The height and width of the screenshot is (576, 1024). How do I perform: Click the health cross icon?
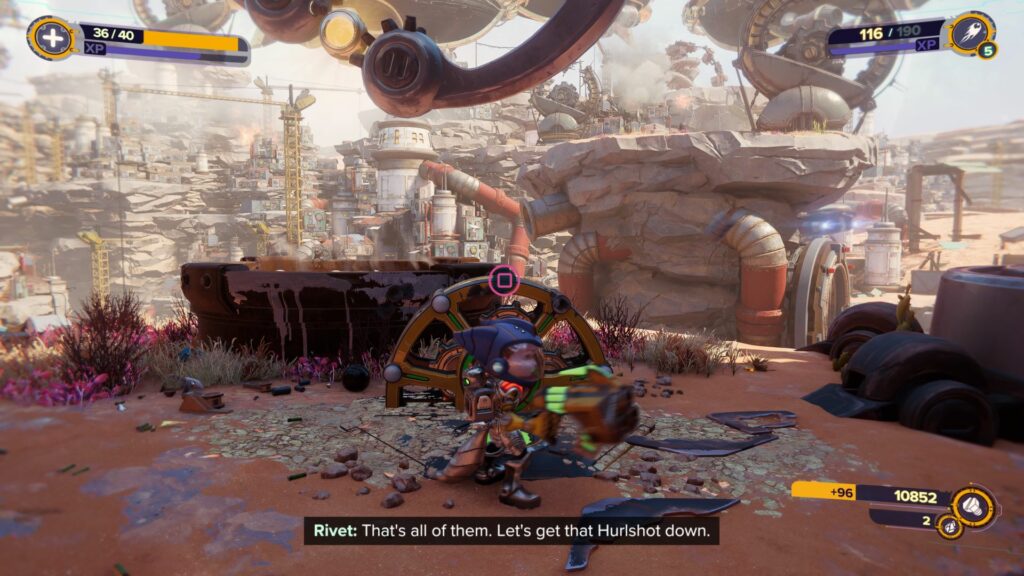pyautogui.click(x=49, y=38)
